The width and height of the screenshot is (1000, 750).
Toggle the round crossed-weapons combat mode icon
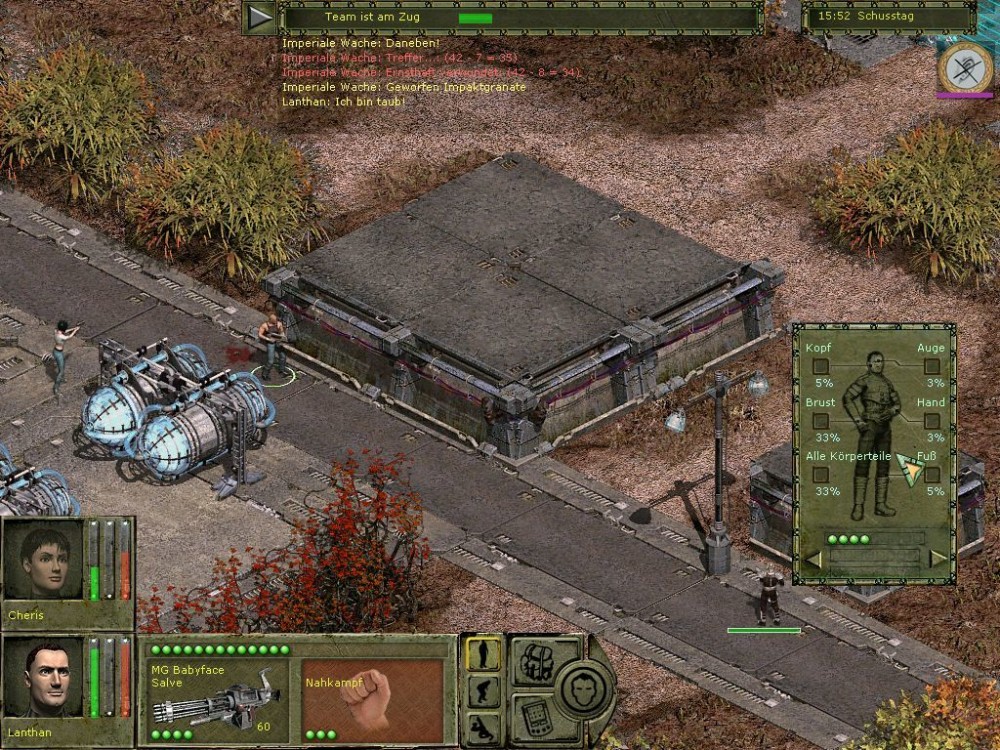964,66
